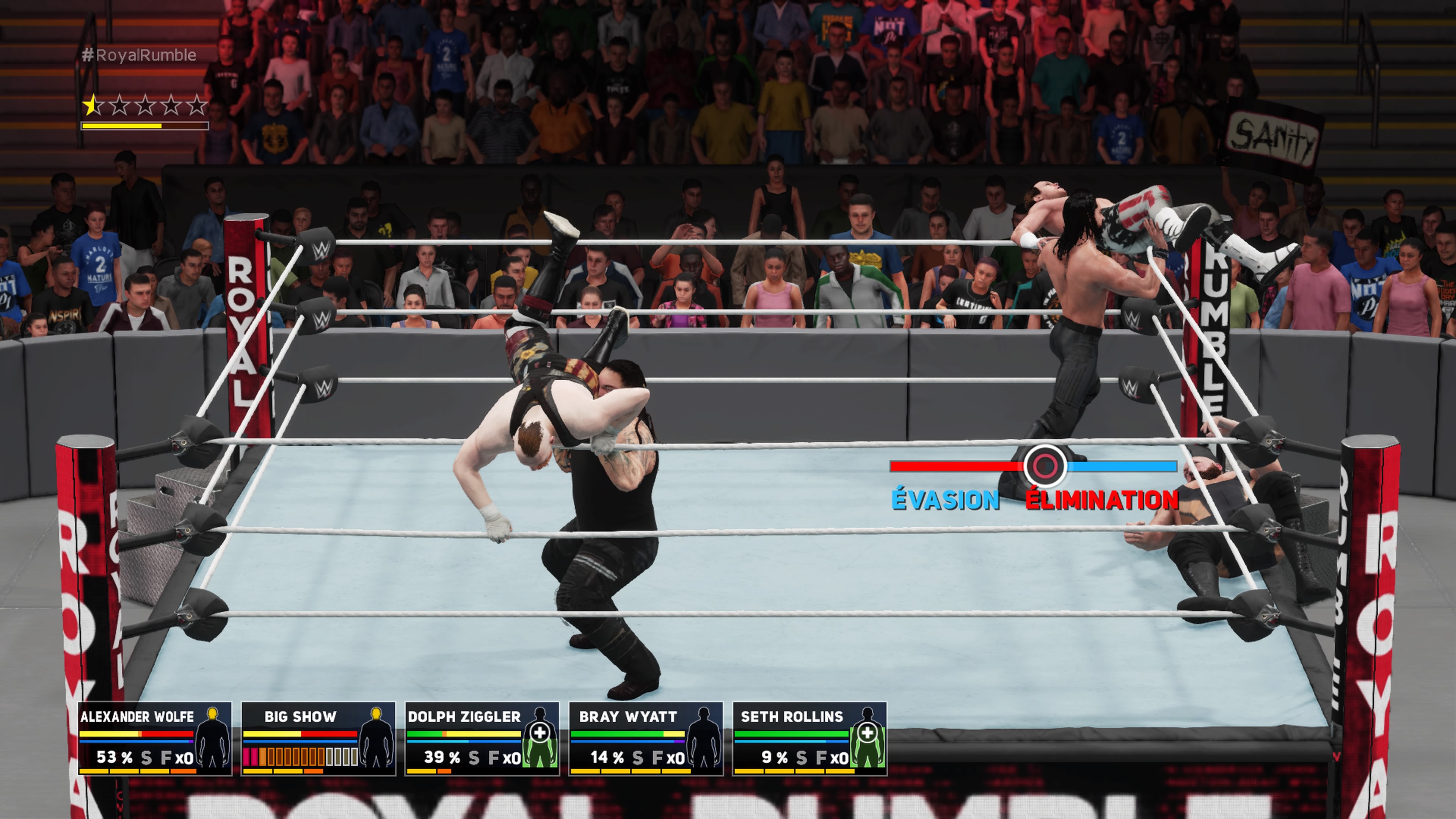Toggle the 'F' finisher indicator for Alexander Wolfe
Screen dimensions: 1456x819
(166, 758)
